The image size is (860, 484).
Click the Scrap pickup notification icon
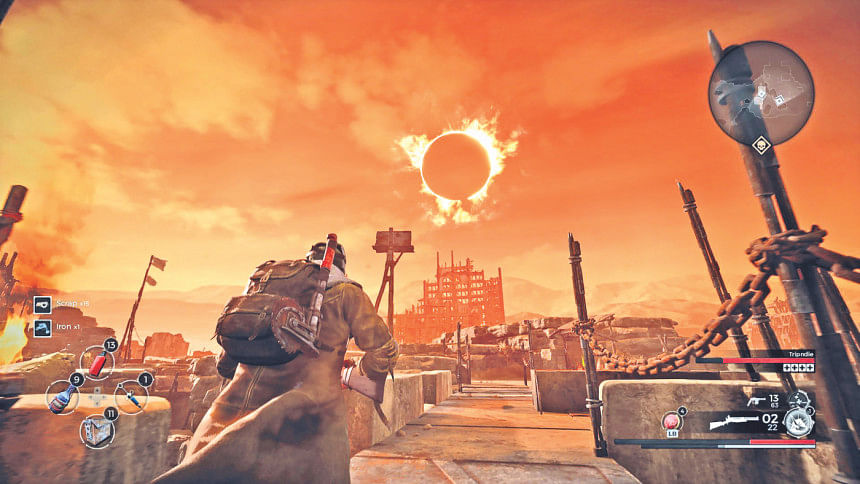[x=42, y=304]
